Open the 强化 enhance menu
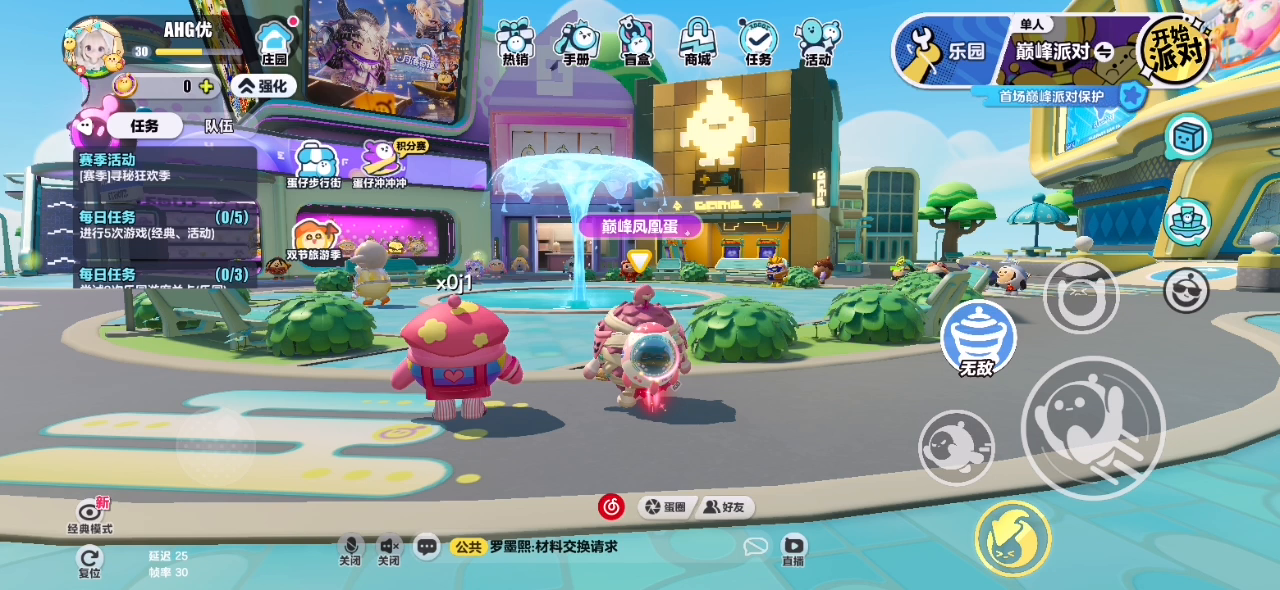 [x=263, y=86]
